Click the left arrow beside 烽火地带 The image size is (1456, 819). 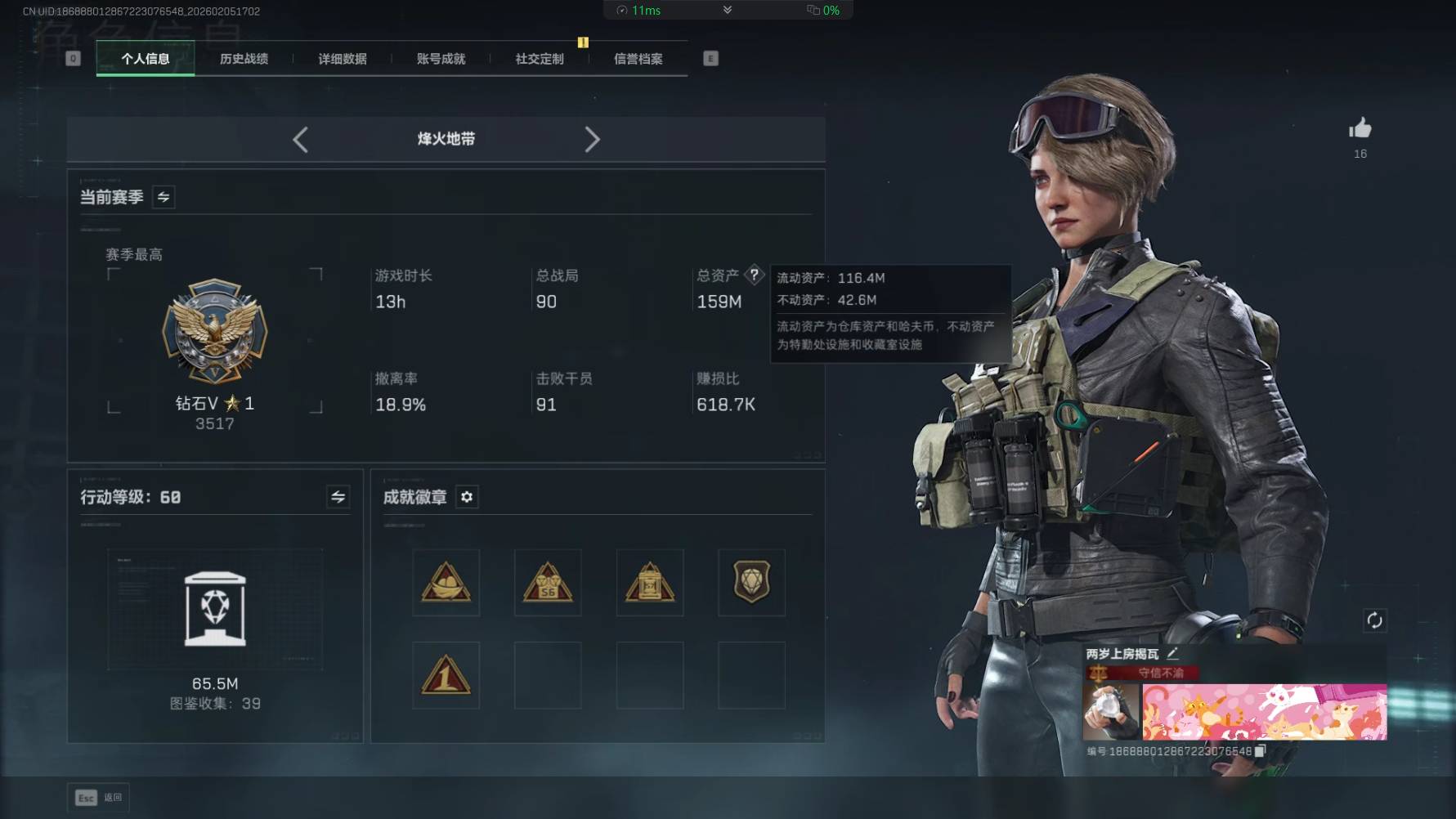pos(300,140)
